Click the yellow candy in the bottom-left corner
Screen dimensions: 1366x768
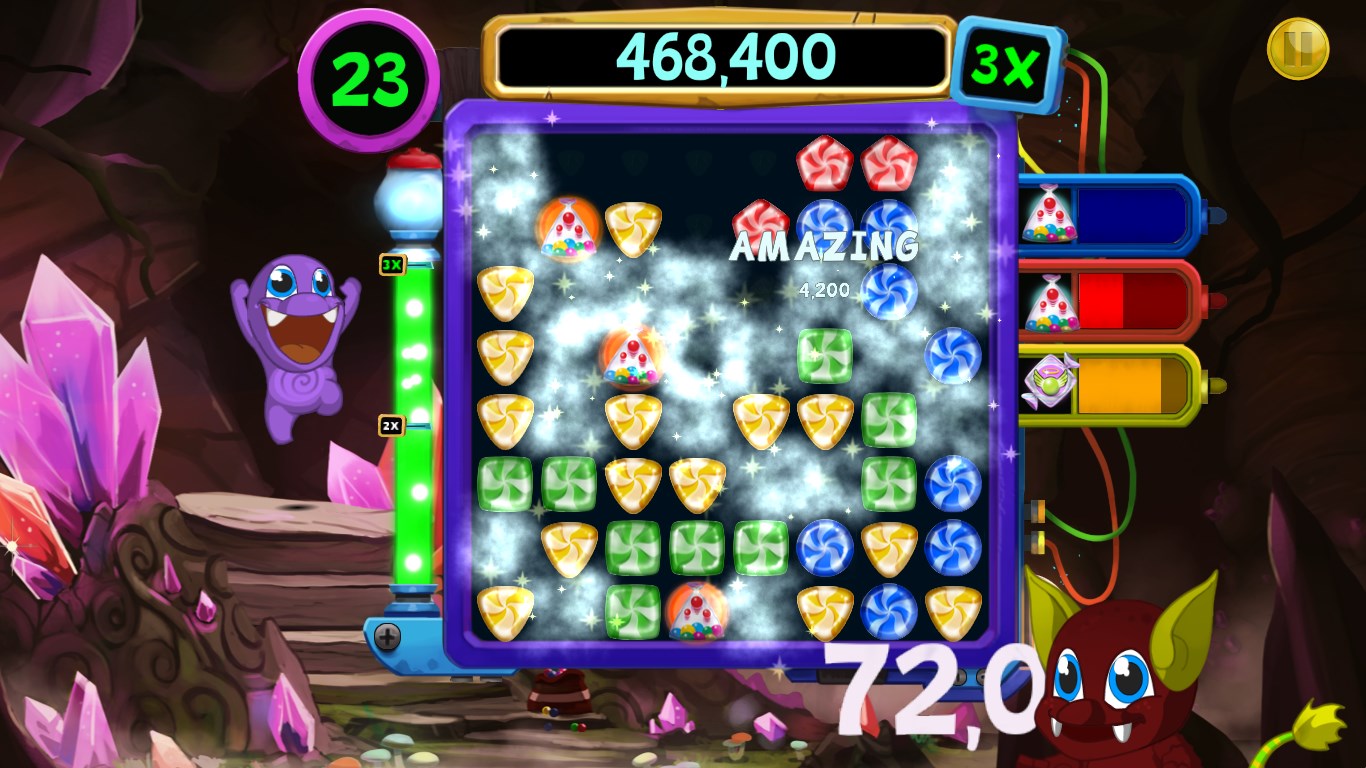pos(506,613)
